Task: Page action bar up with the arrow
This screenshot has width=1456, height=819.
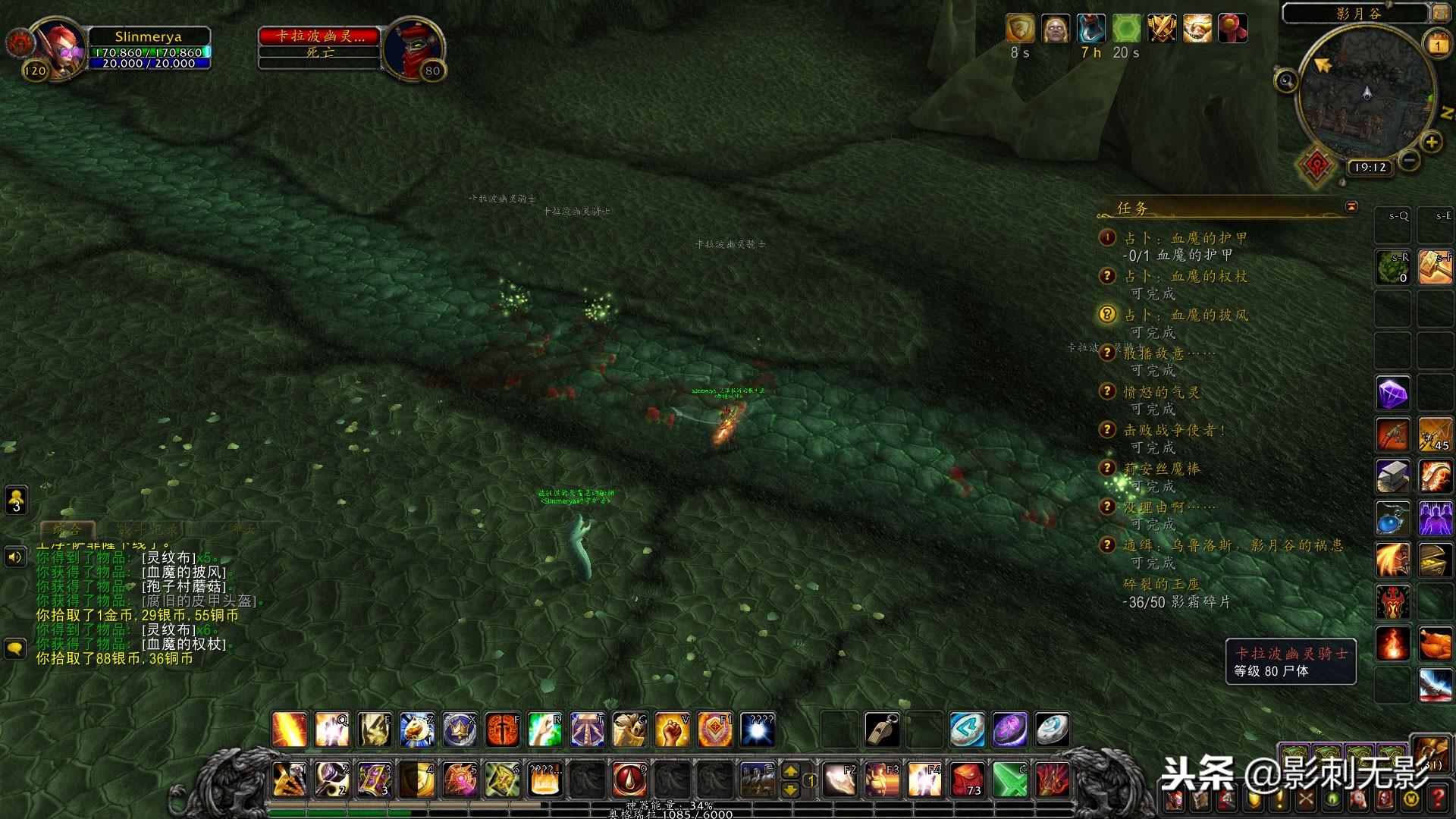Action: [x=790, y=771]
